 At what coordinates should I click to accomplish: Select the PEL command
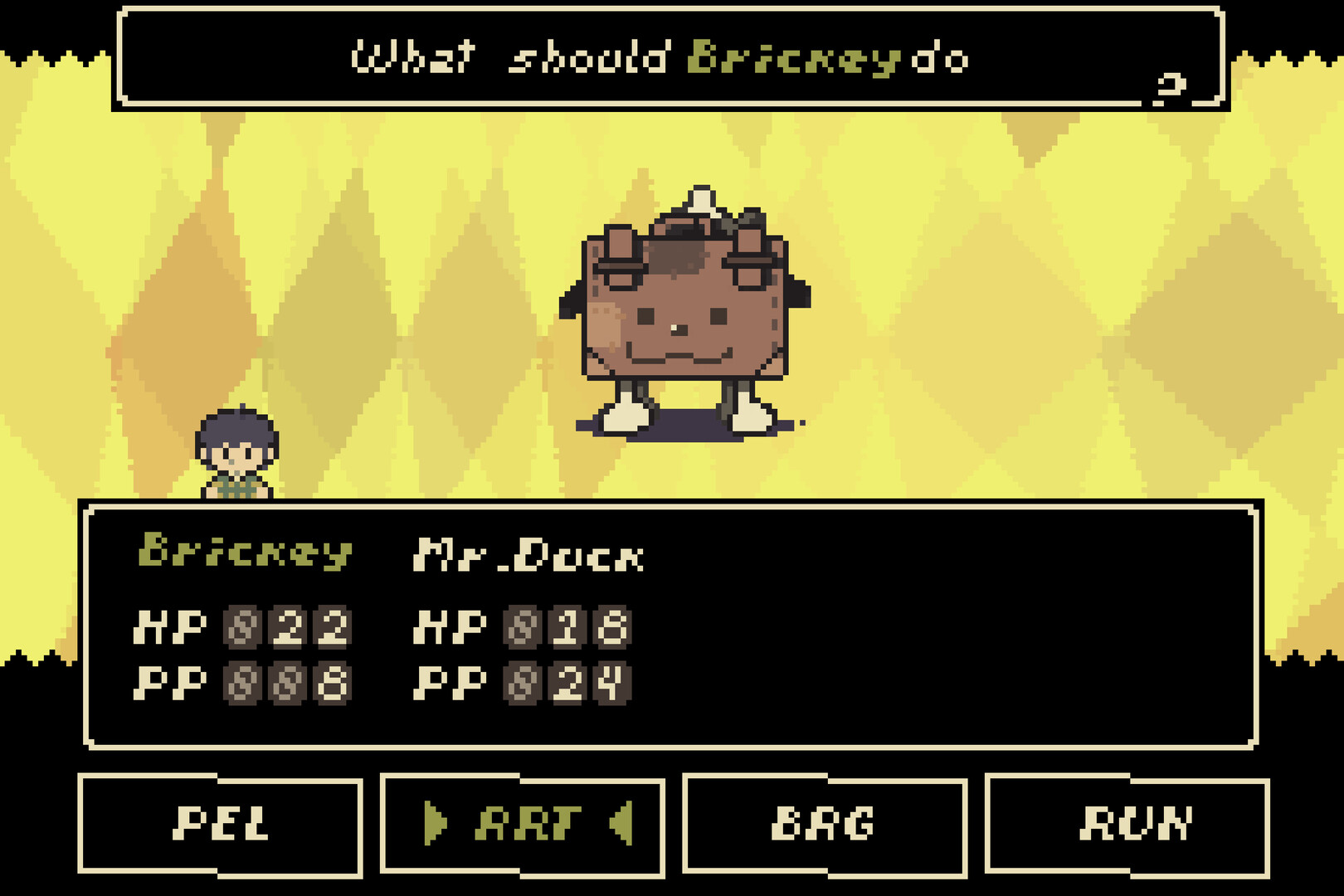tap(224, 824)
